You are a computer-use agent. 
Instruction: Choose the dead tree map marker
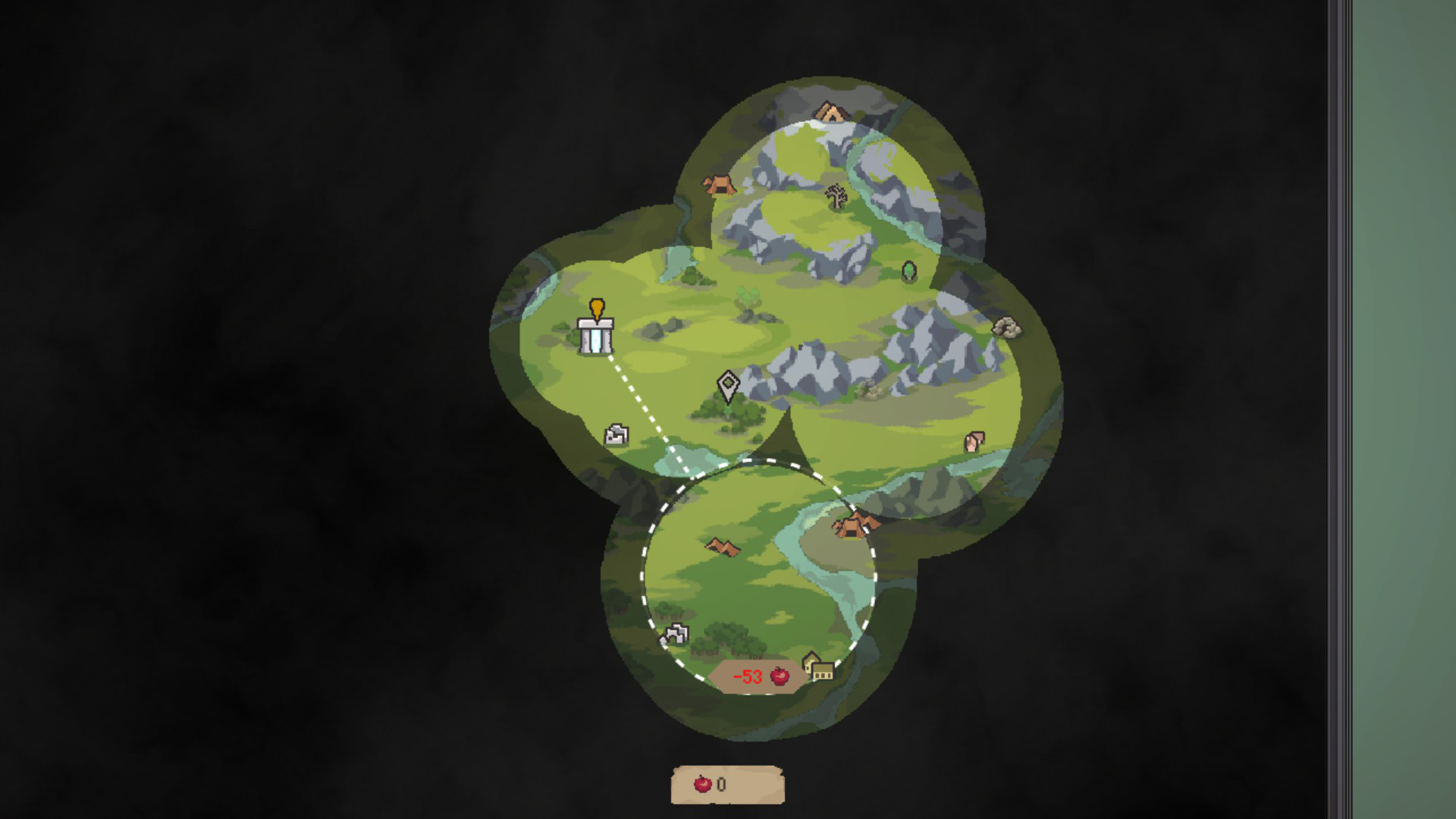click(x=836, y=196)
